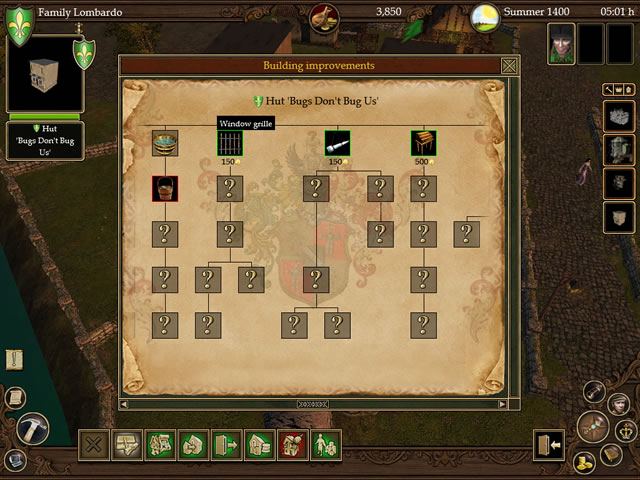640x480 pixels.
Task: Click the character portrait with the hat
Action: 561,44
